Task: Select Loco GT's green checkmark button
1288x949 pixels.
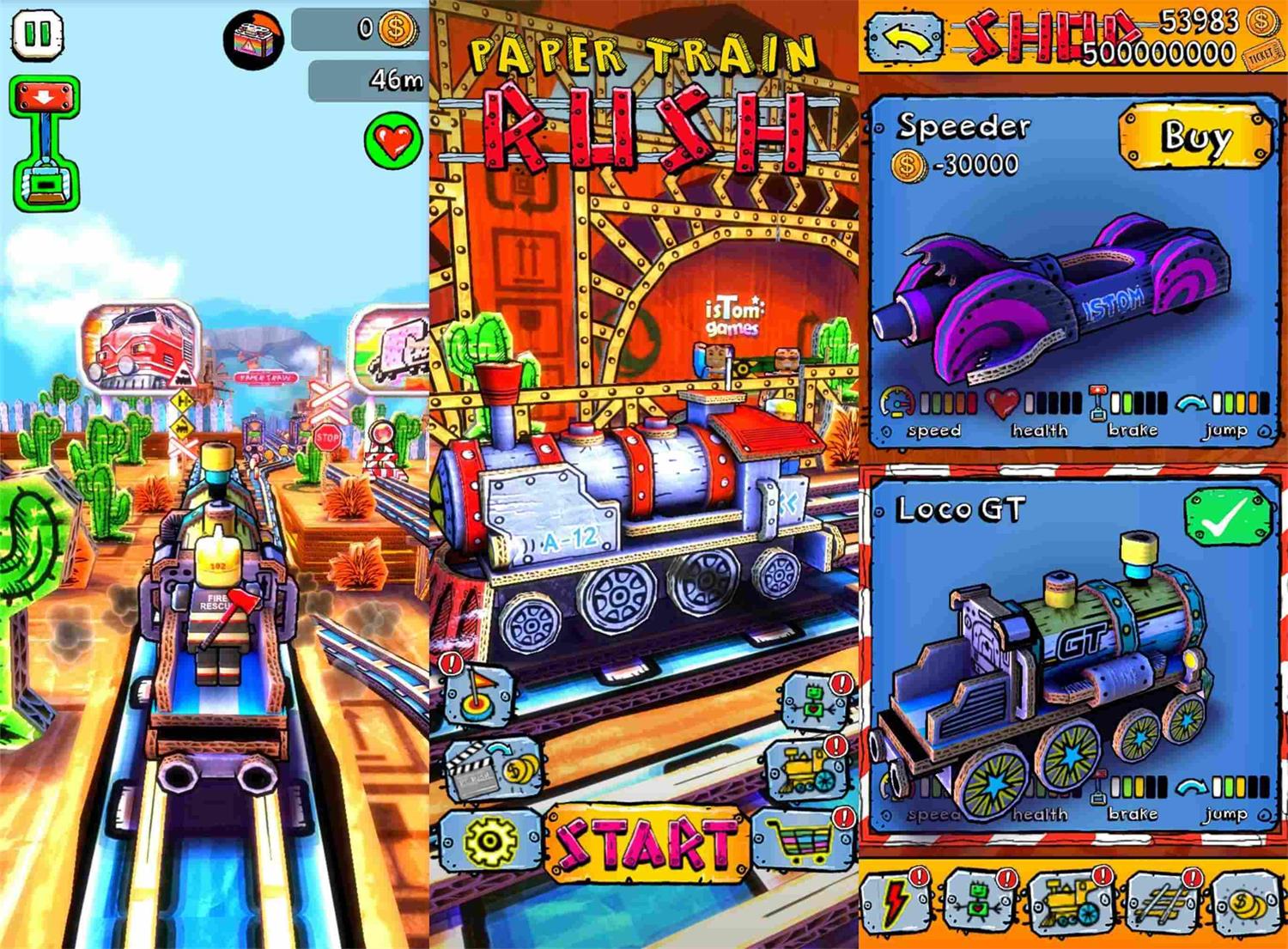Action: click(x=1226, y=517)
